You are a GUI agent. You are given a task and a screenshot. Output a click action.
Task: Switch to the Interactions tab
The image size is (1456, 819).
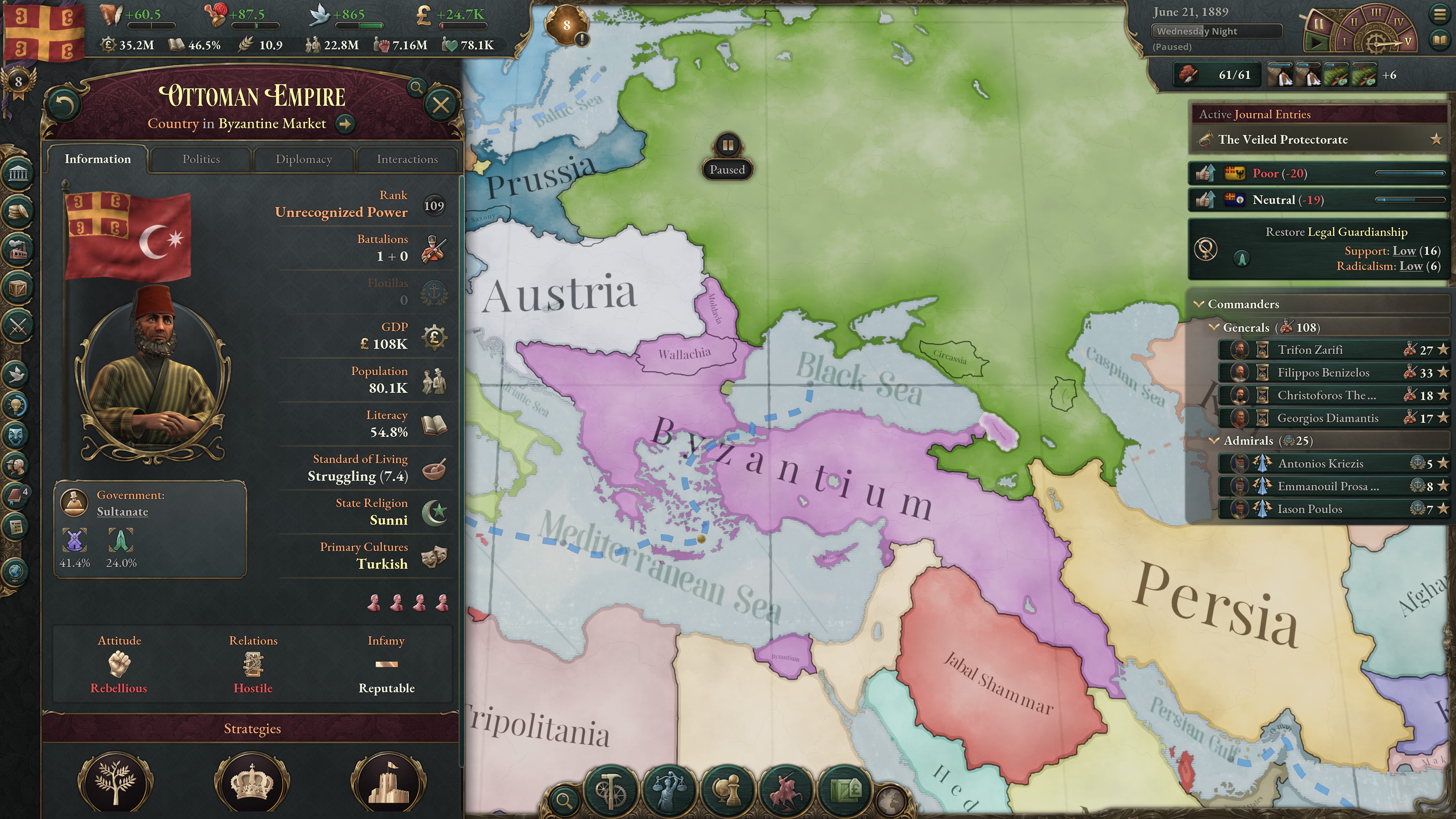408,159
